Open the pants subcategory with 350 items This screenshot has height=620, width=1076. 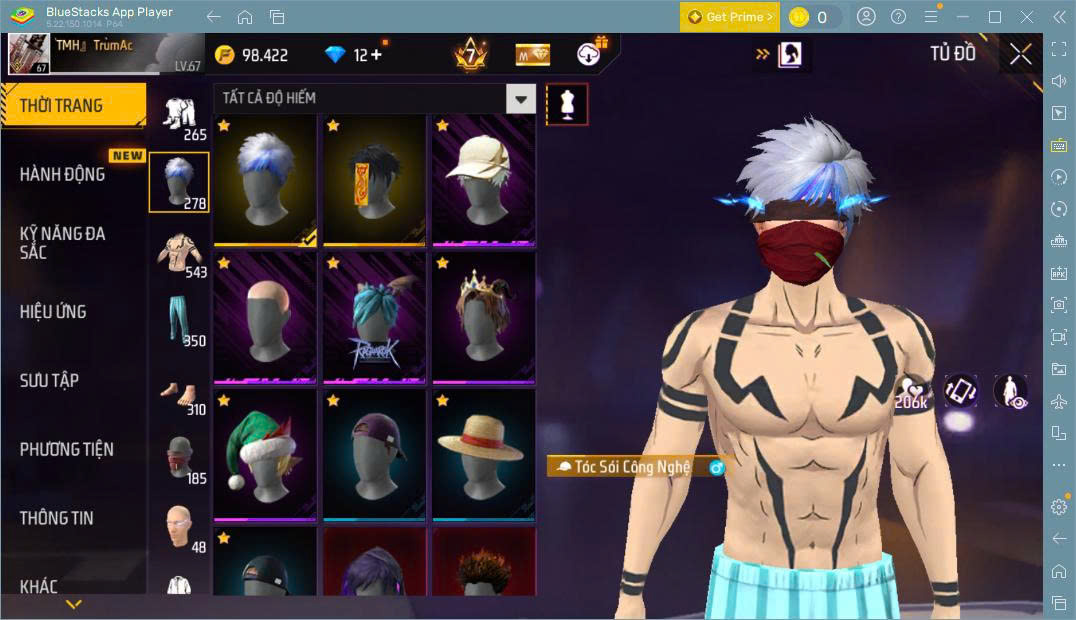(179, 321)
